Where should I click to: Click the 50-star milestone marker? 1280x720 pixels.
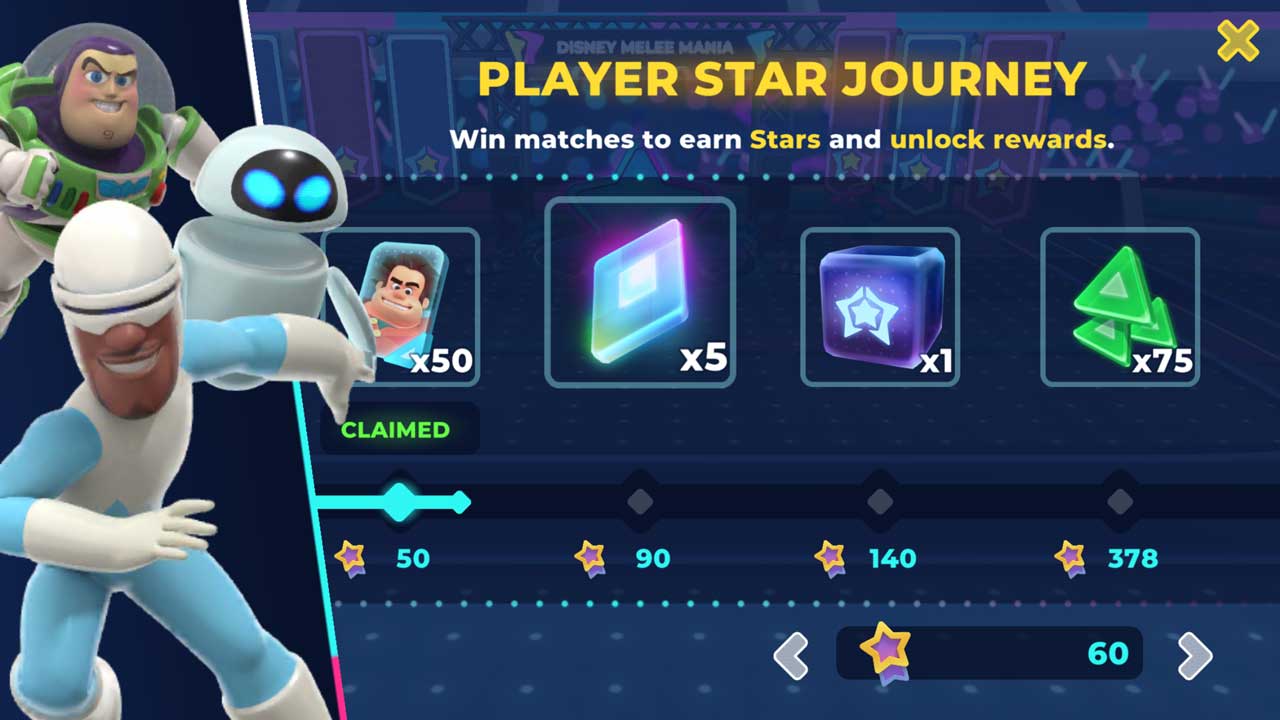pos(400,501)
